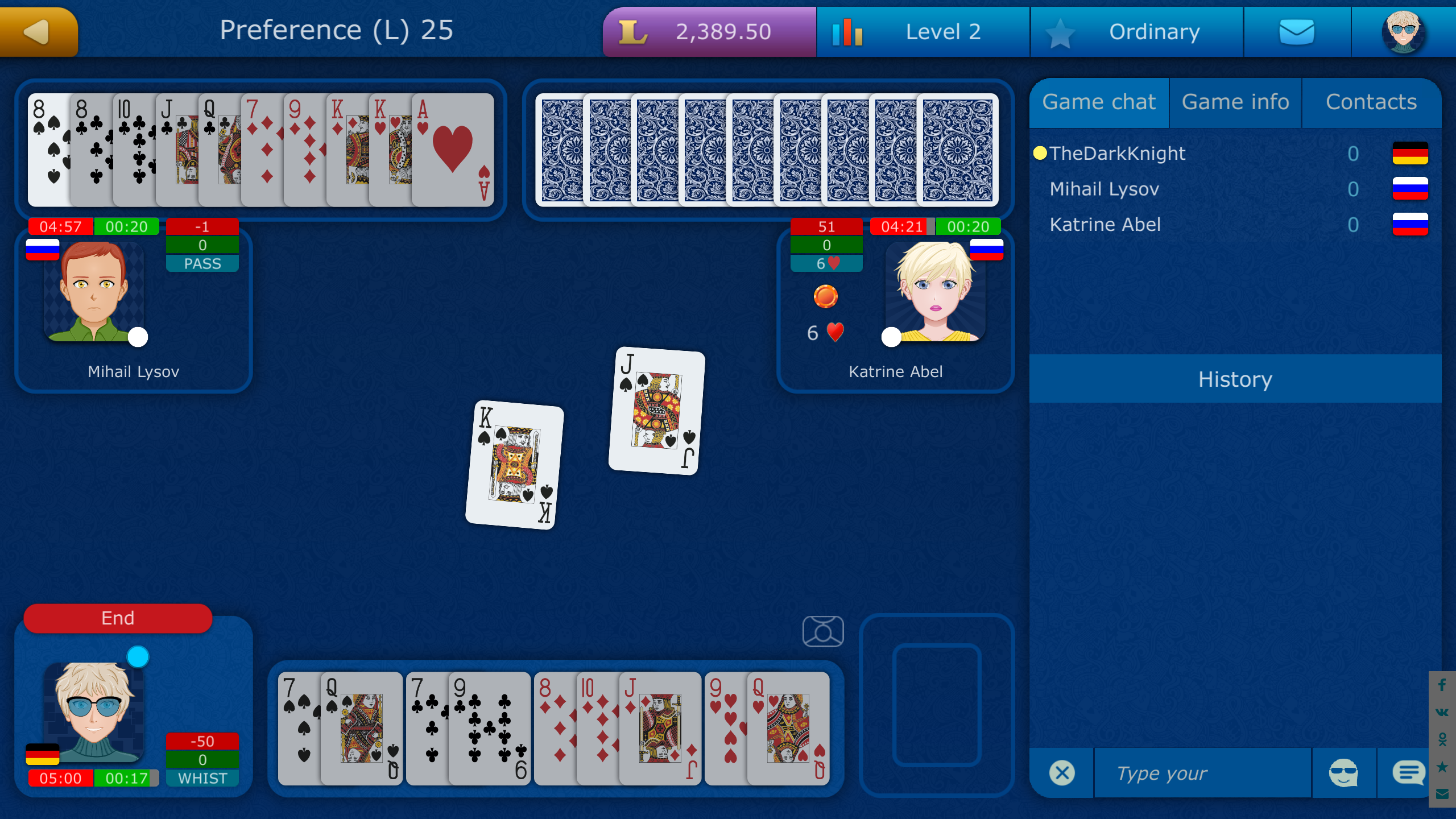The image size is (1456, 819).
Task: Open the mail envelope icon in the top bar
Action: [x=1298, y=32]
